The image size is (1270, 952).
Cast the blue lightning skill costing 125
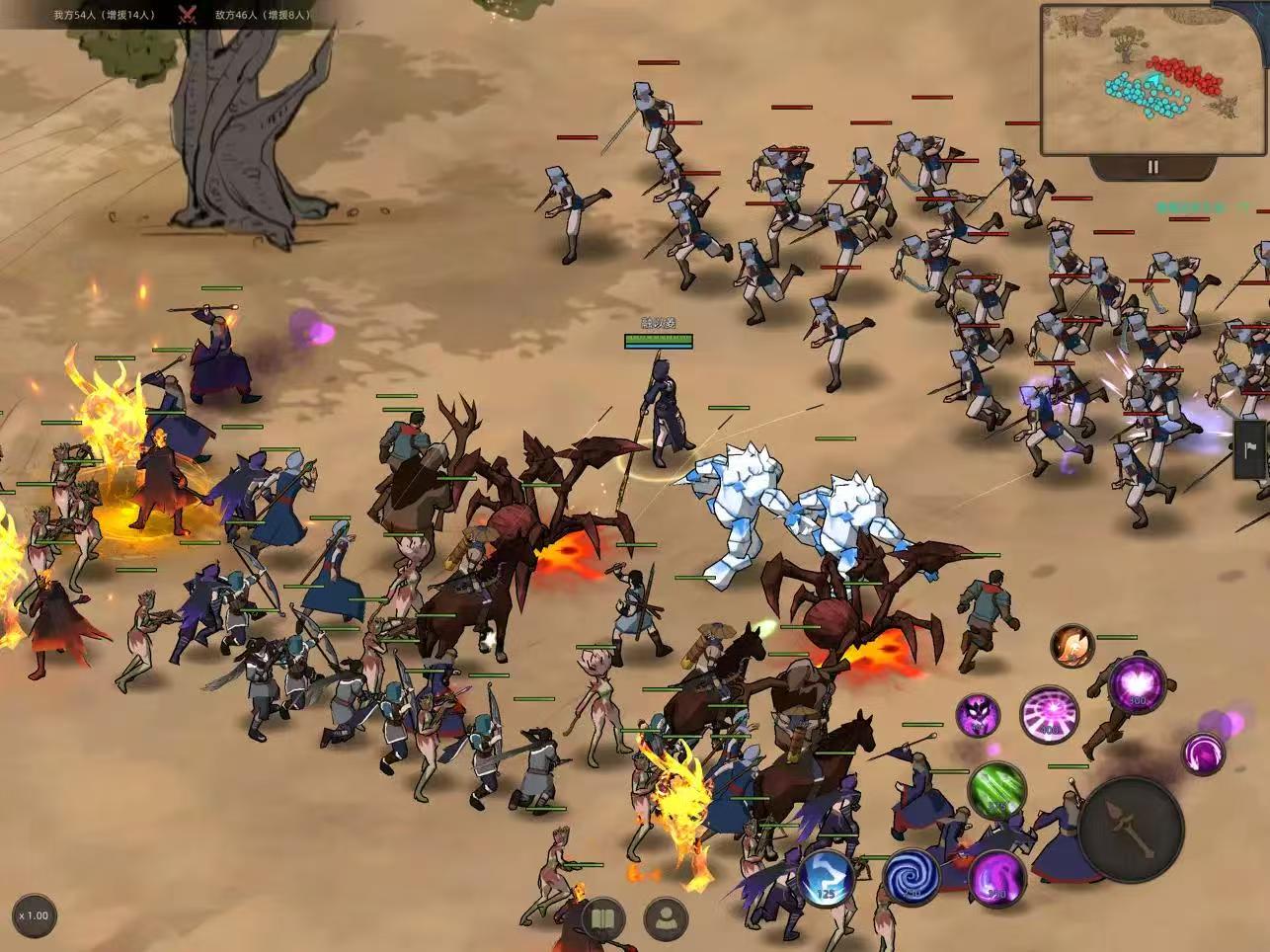827,877
